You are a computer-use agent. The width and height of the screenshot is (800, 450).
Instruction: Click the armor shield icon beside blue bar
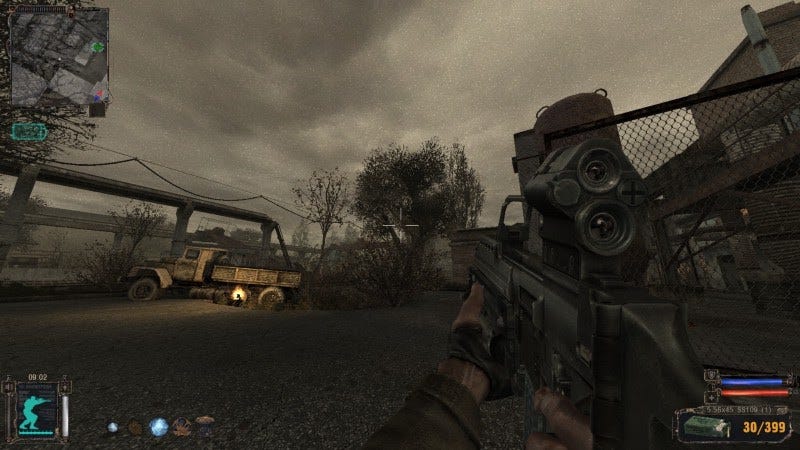pos(710,376)
